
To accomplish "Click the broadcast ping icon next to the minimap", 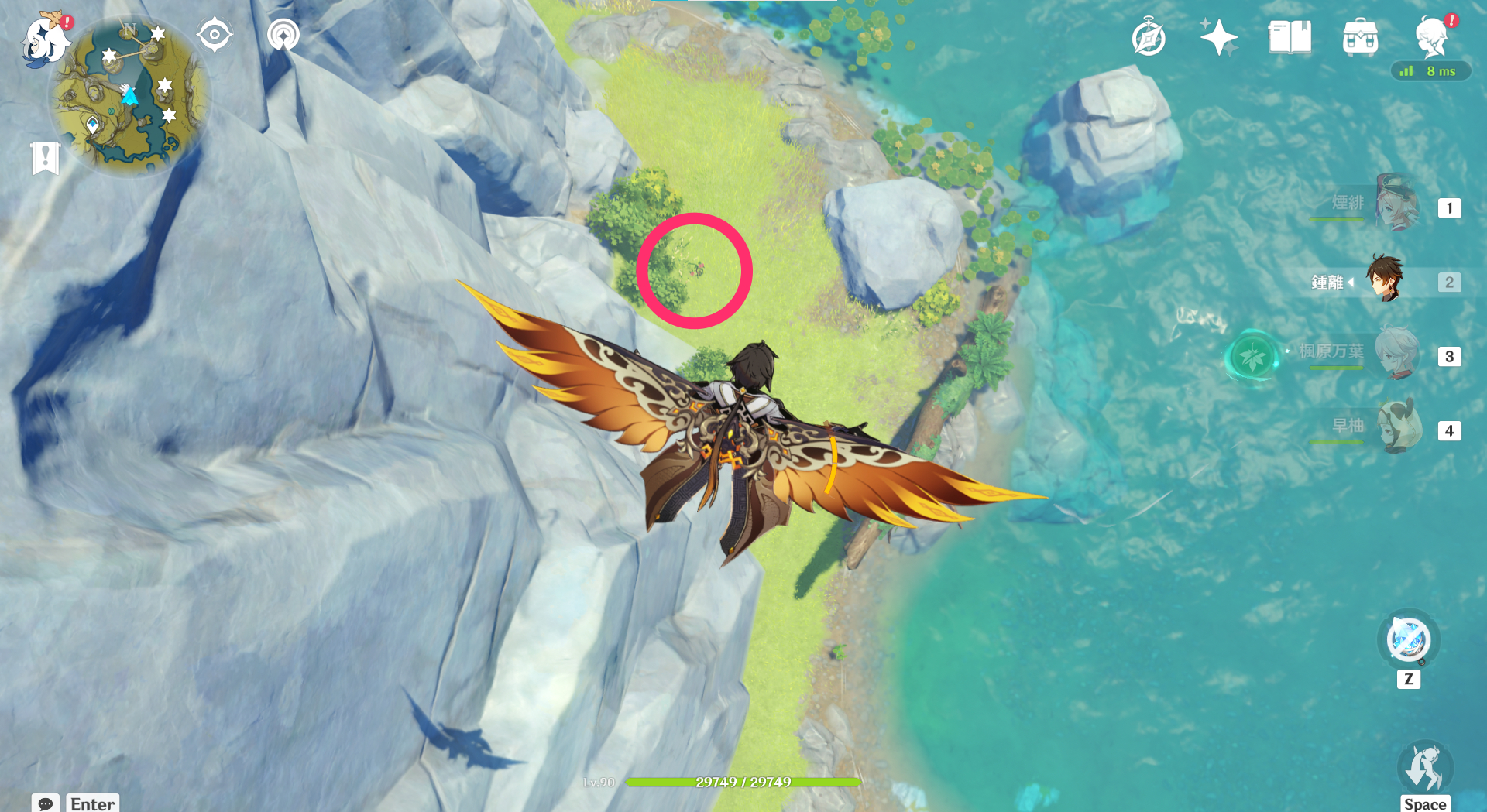I will coord(282,34).
